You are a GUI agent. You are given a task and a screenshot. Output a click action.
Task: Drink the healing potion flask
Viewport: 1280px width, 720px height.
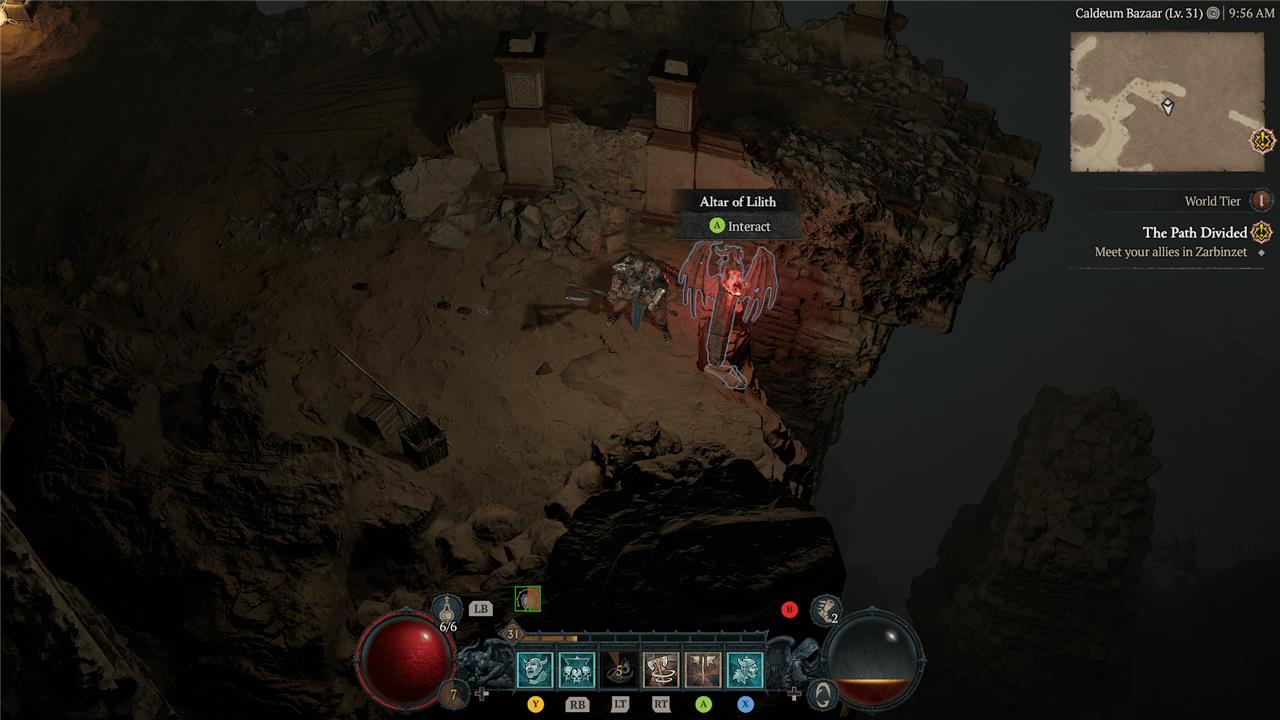(x=448, y=608)
